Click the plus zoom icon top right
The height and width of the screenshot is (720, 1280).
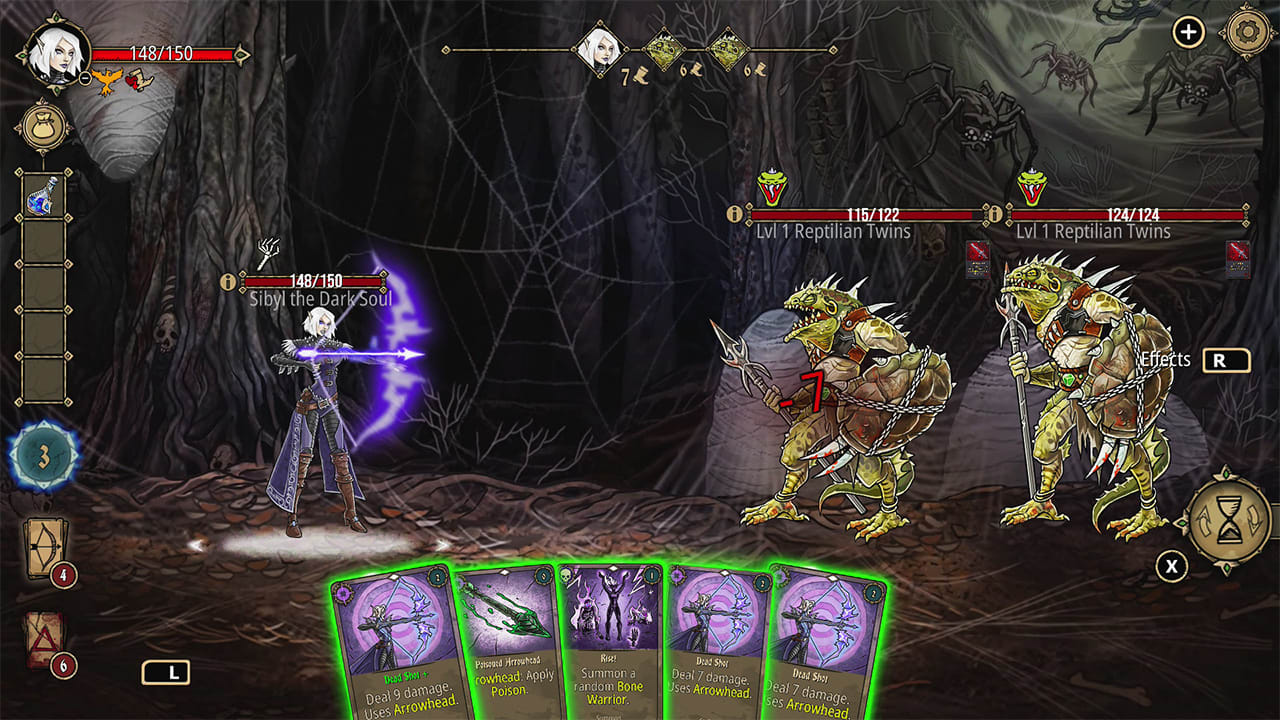coord(1188,31)
